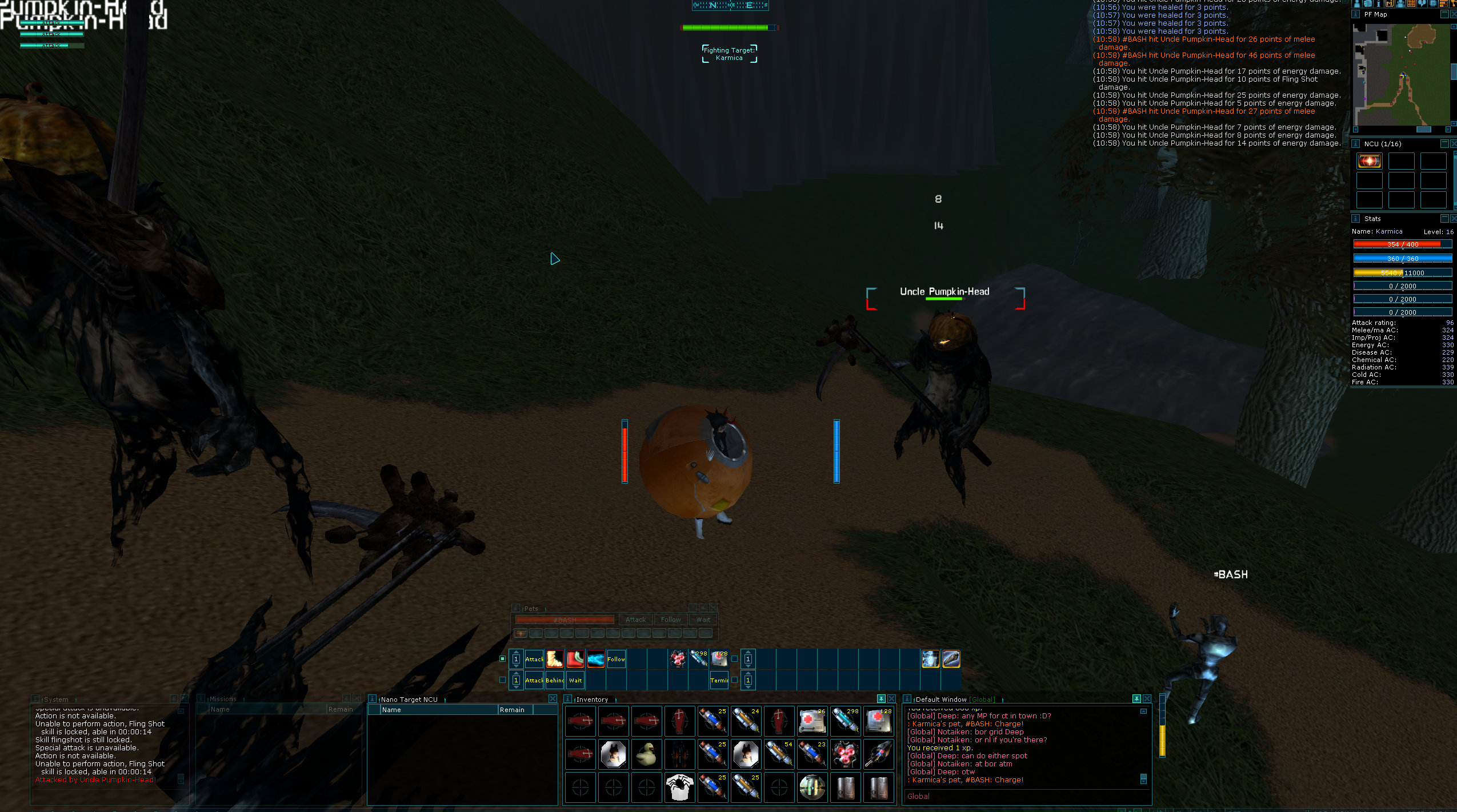Select the Follow macro on the hotbar
Viewport: 1457px width, 812px height.
click(x=616, y=659)
